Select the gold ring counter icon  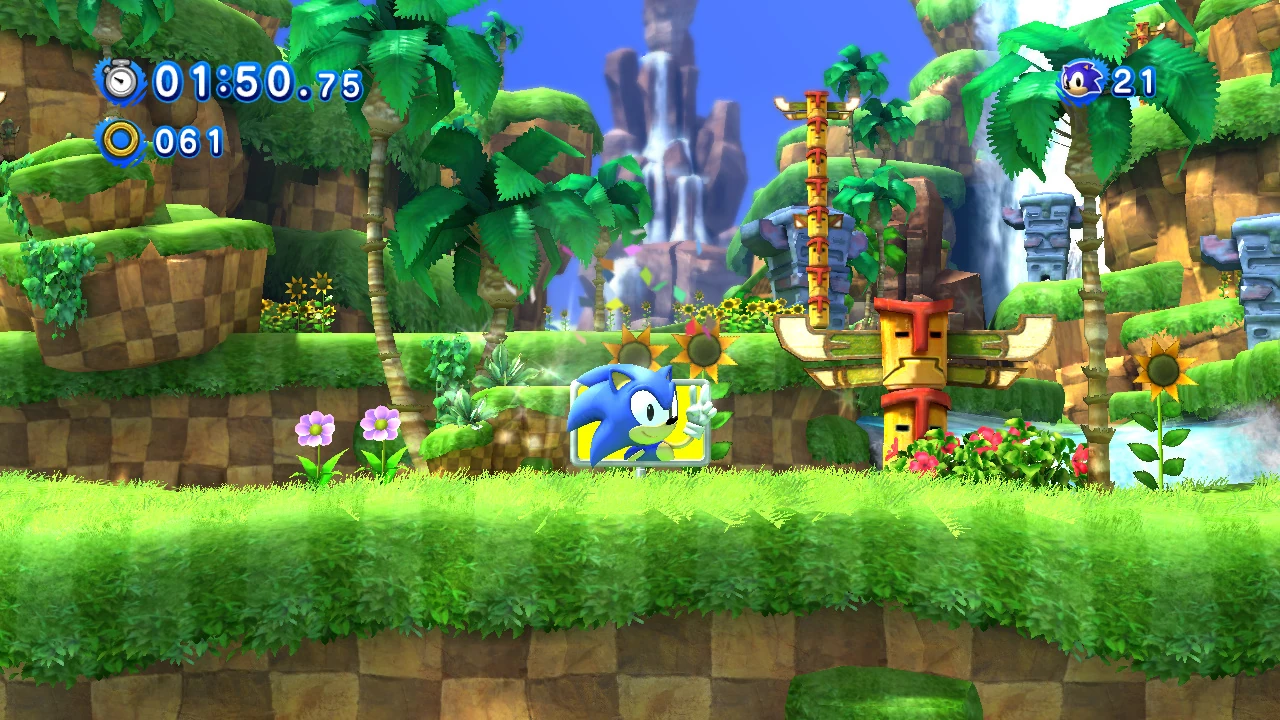pyautogui.click(x=122, y=141)
